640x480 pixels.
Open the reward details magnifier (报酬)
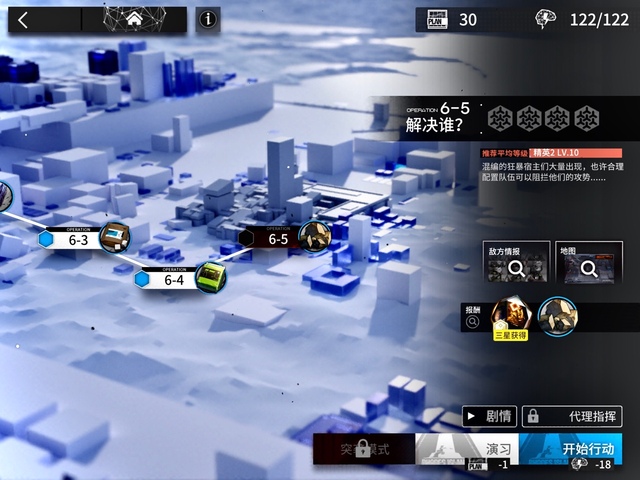[x=472, y=322]
